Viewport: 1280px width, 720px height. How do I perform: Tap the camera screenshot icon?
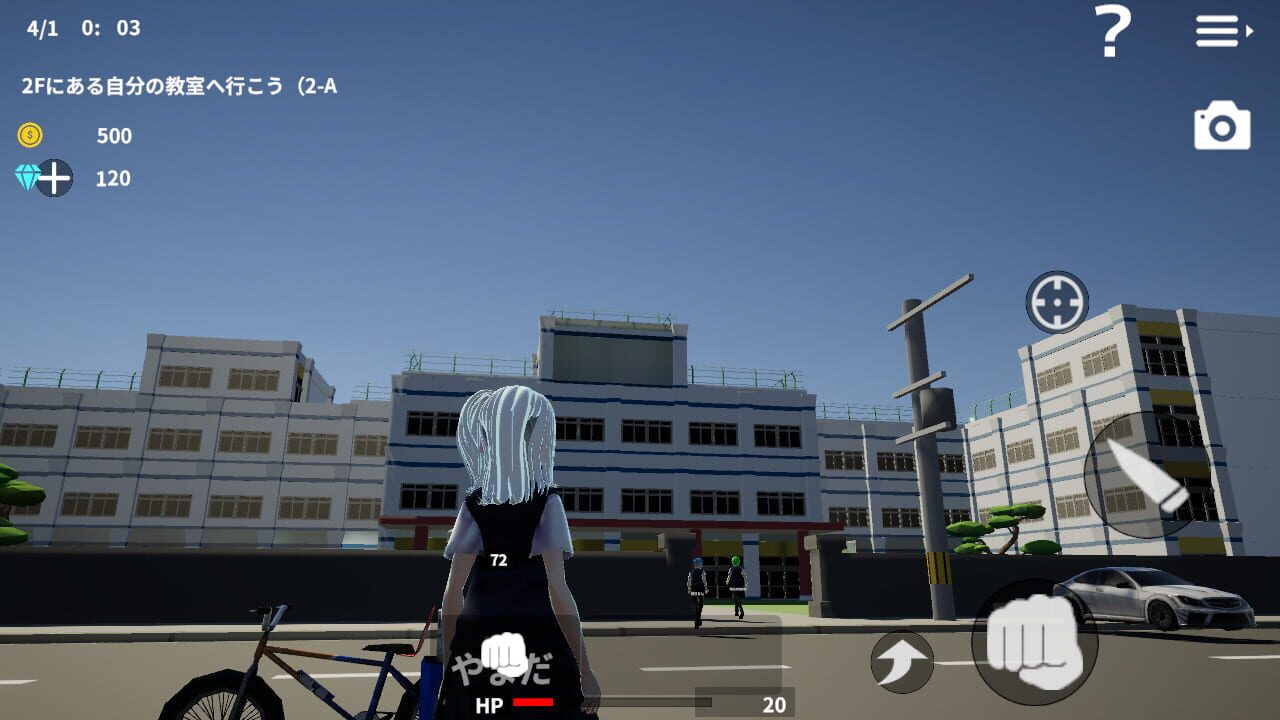(x=1222, y=126)
